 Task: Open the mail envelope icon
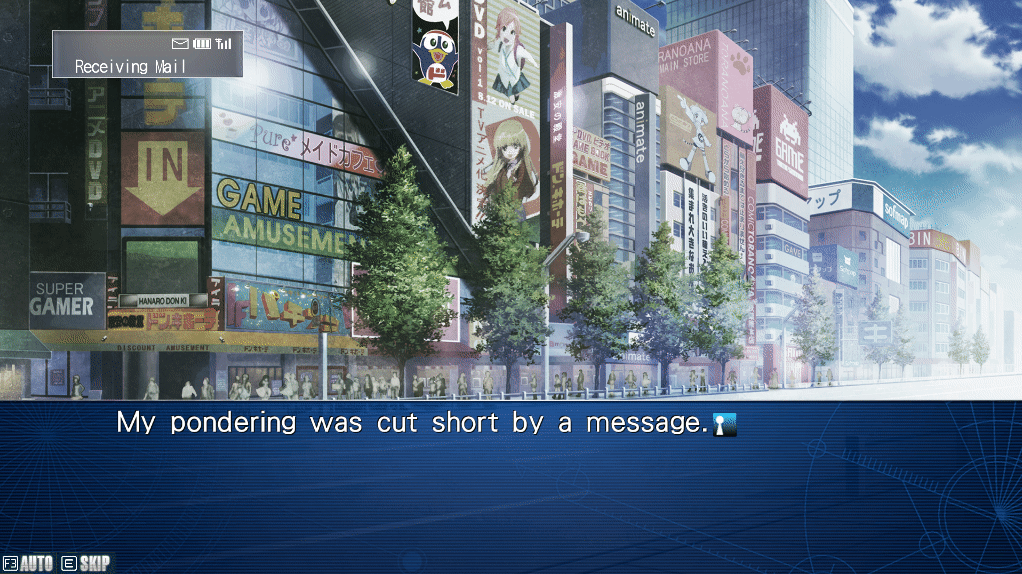click(180, 44)
